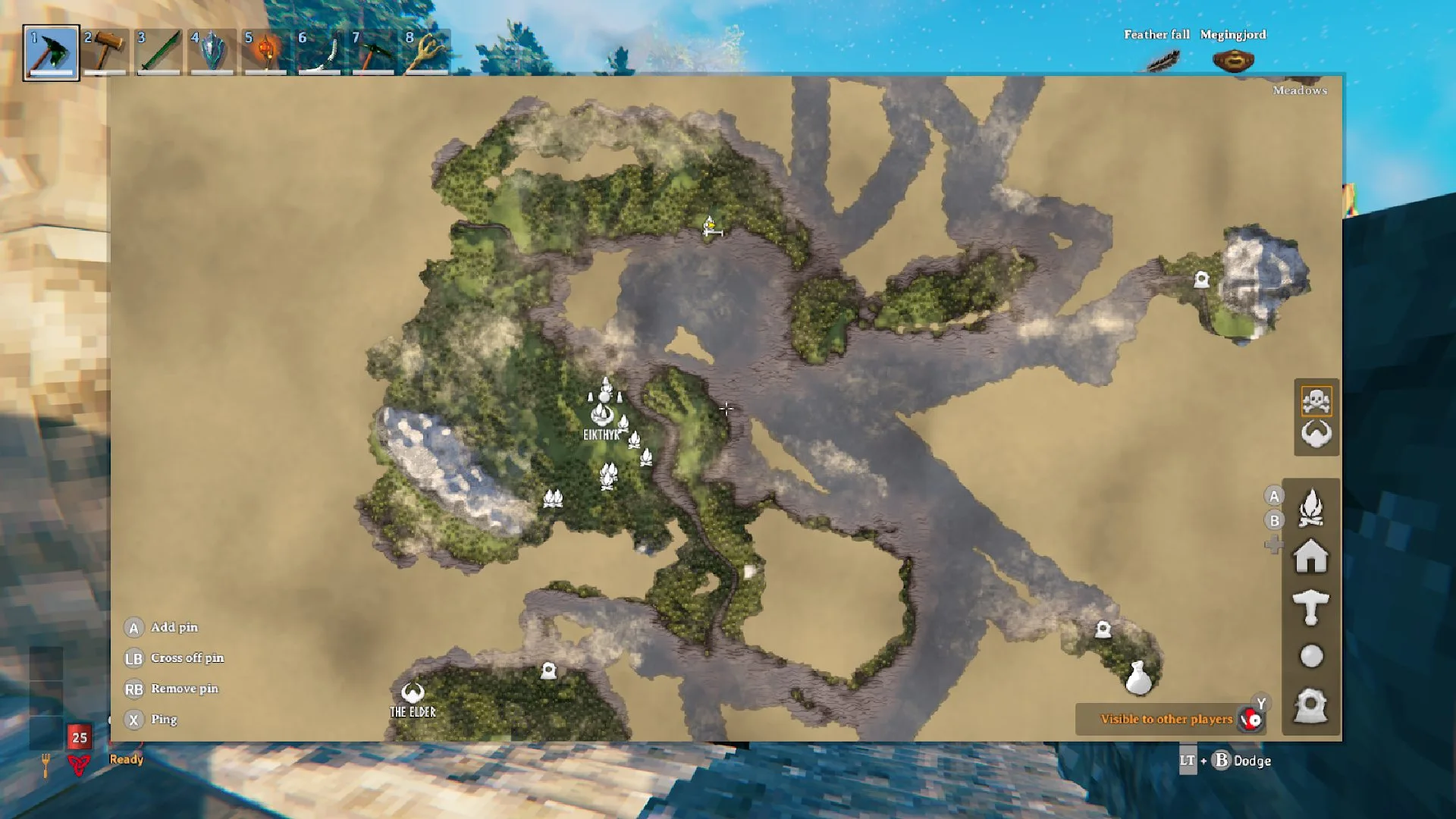Screen dimensions: 1456x819
Task: Select the green sword in slot 3
Action: (x=159, y=52)
